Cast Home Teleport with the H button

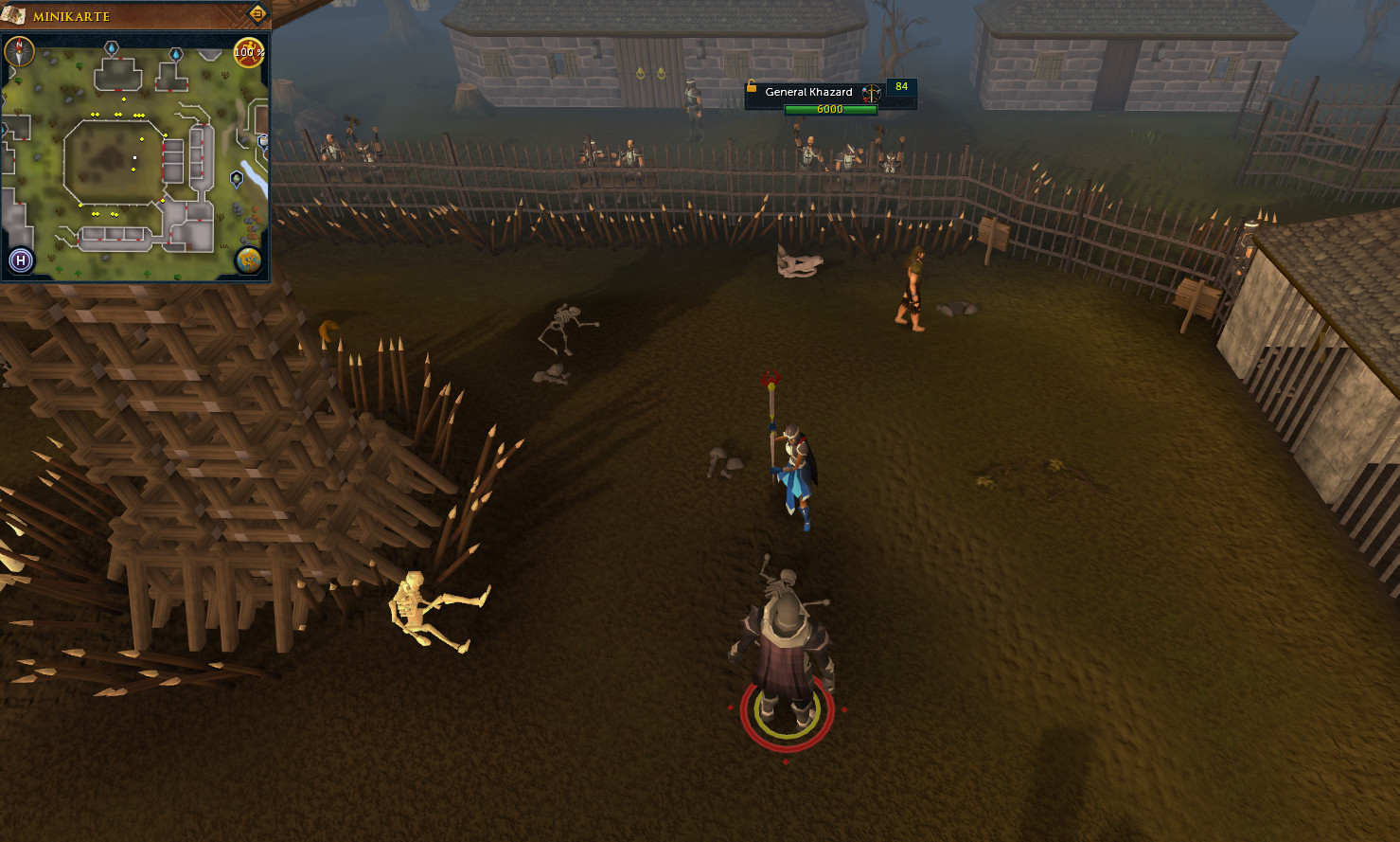(x=21, y=260)
